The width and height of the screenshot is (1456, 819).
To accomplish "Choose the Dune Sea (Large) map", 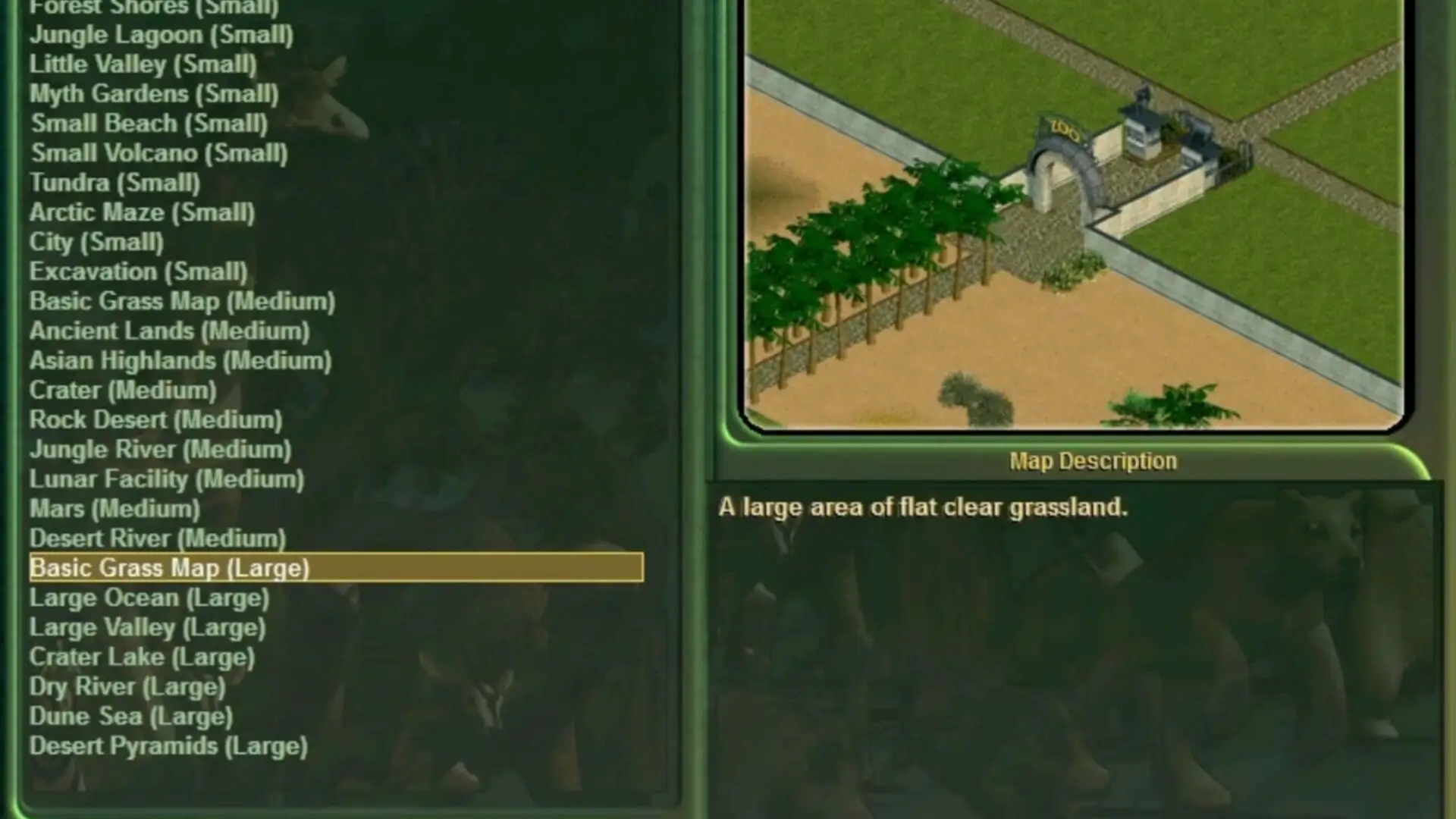I will click(x=130, y=716).
